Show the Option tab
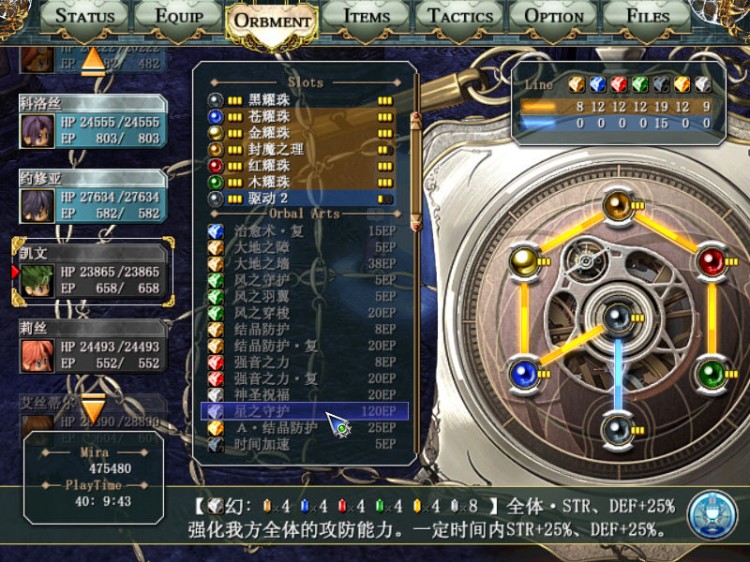Viewport: 750px width, 562px height. tap(554, 17)
